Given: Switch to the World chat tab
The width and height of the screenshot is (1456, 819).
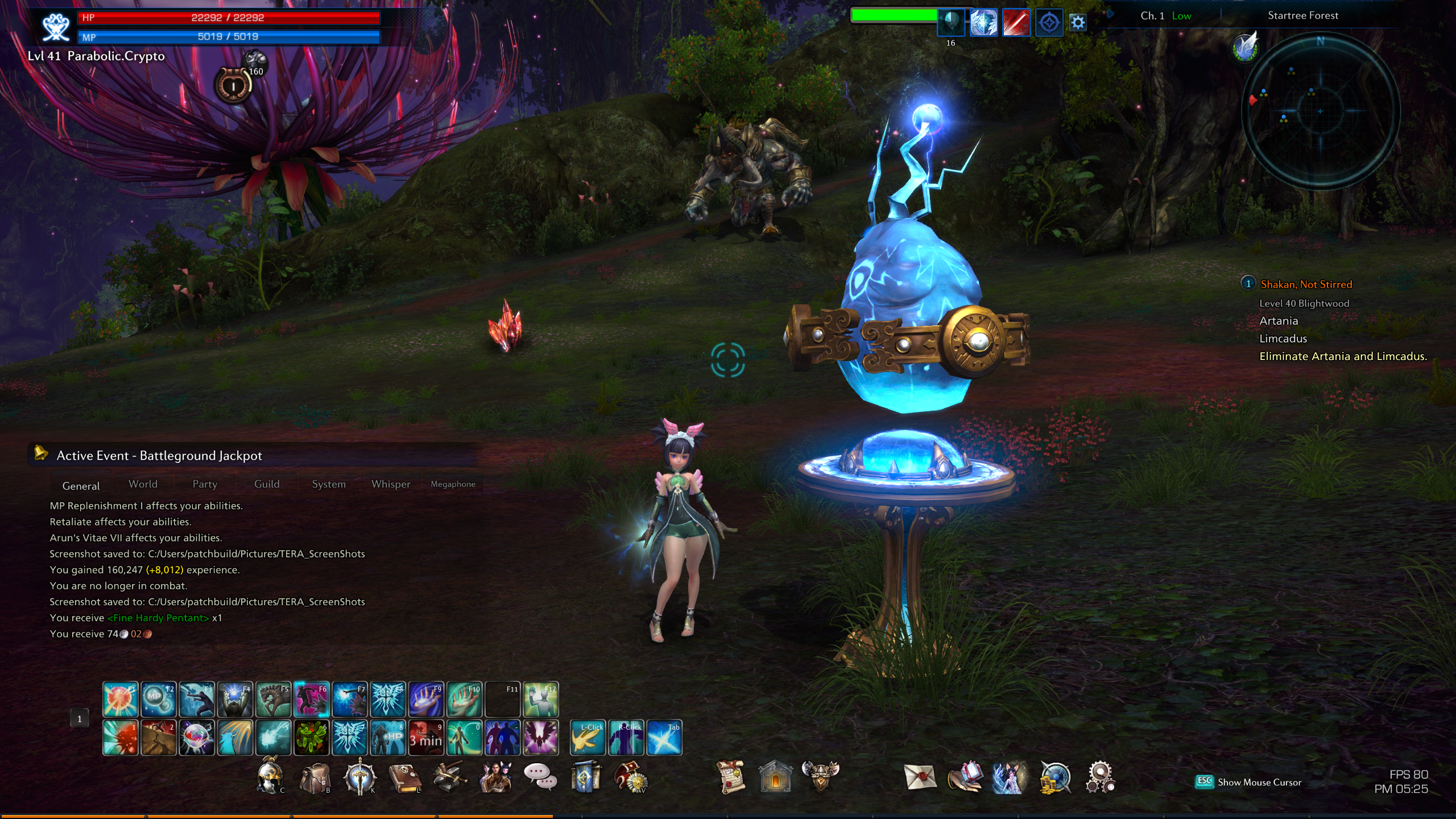Looking at the screenshot, I should point(143,484).
